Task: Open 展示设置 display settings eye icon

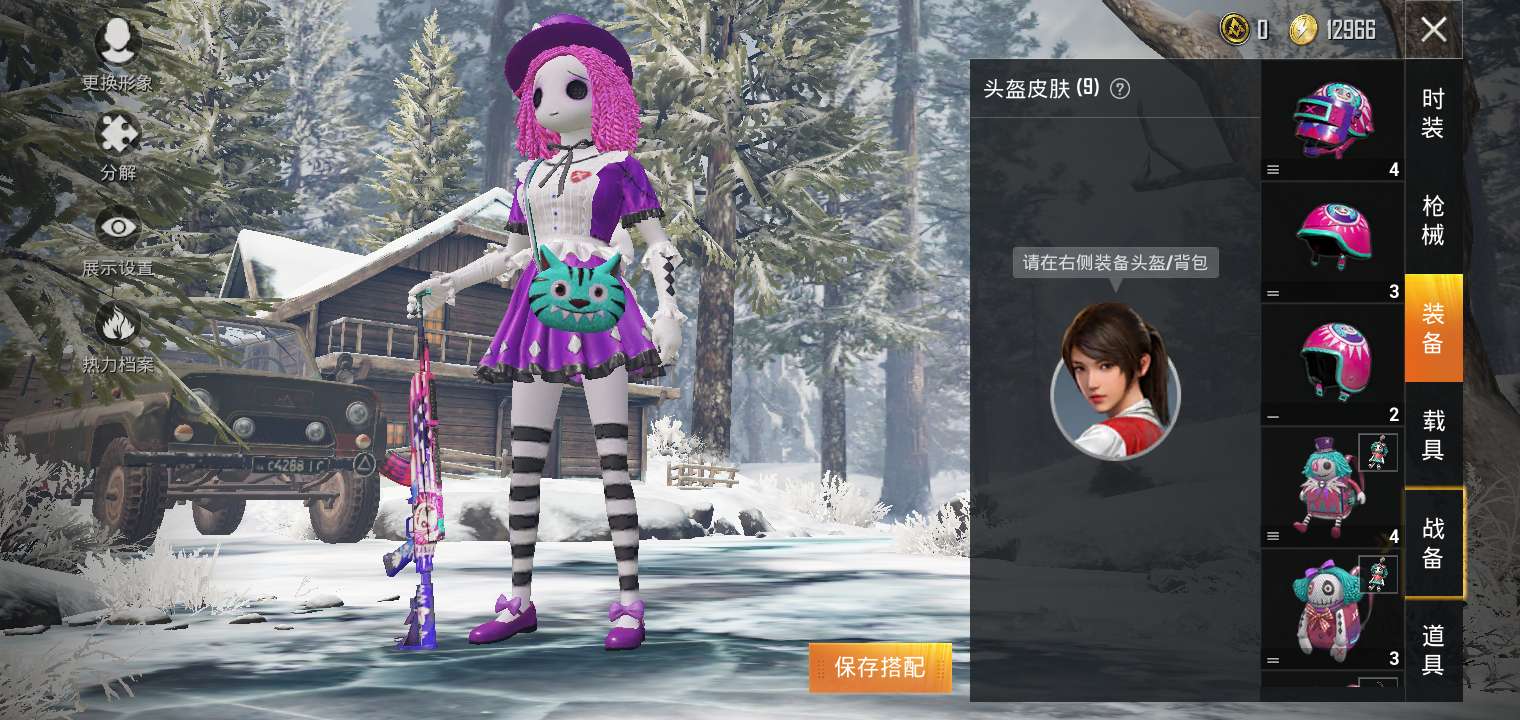Action: (118, 228)
